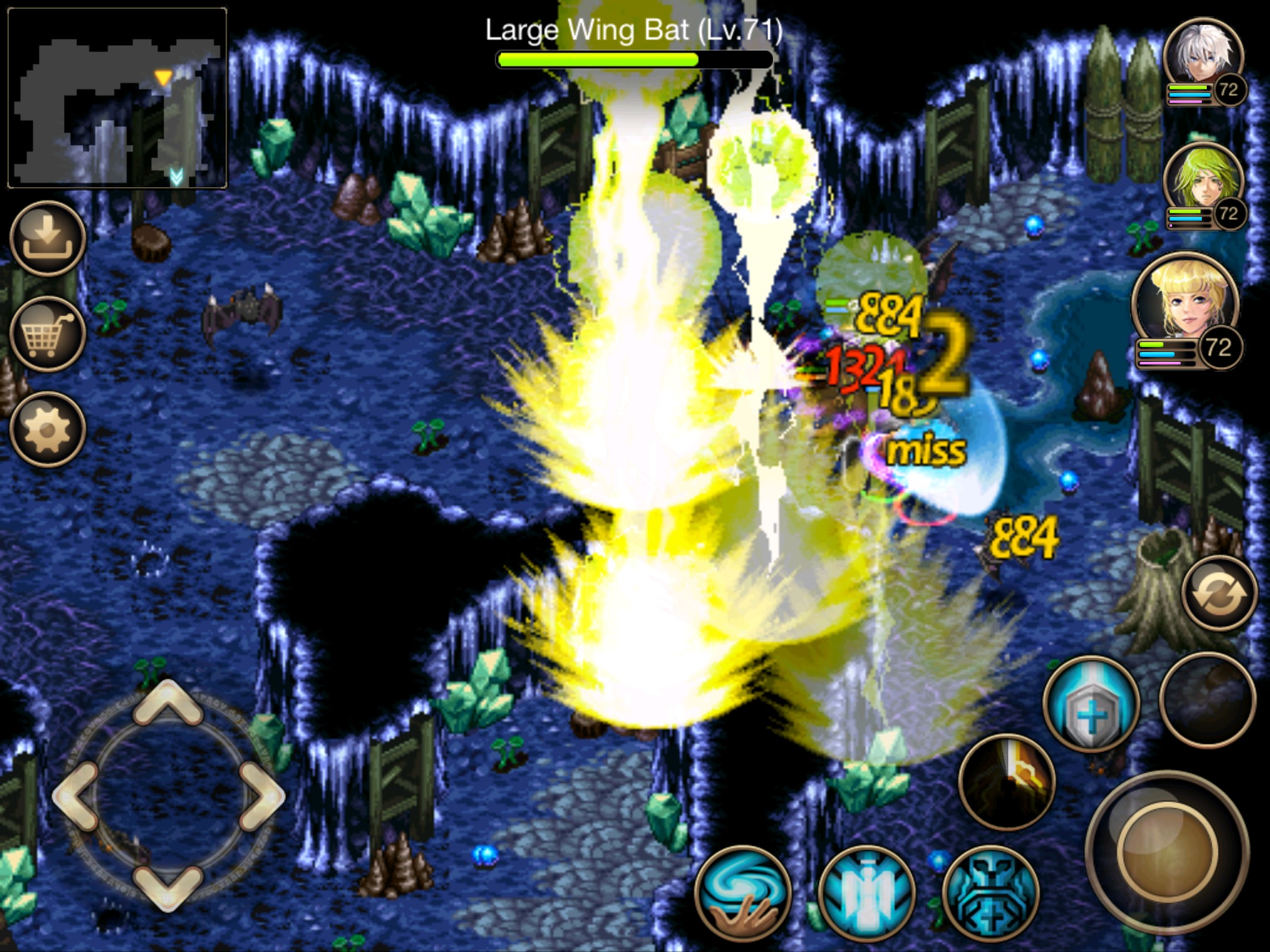
Task: Tap the down arrow on the D-pad
Action: tap(167, 886)
